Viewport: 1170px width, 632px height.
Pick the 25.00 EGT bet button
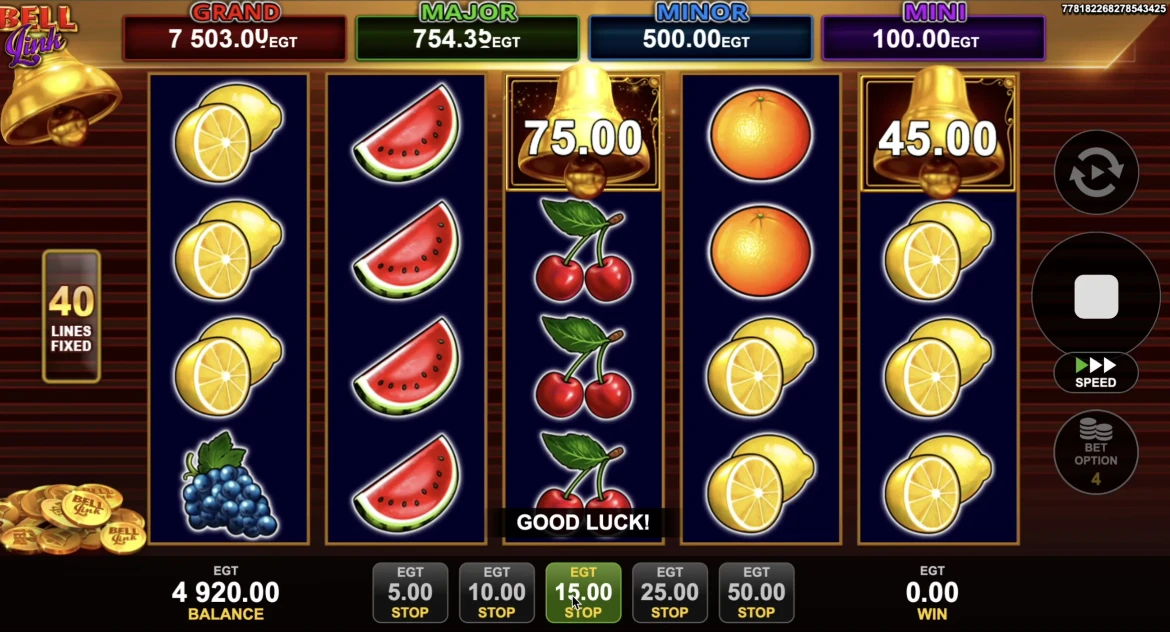[670, 593]
